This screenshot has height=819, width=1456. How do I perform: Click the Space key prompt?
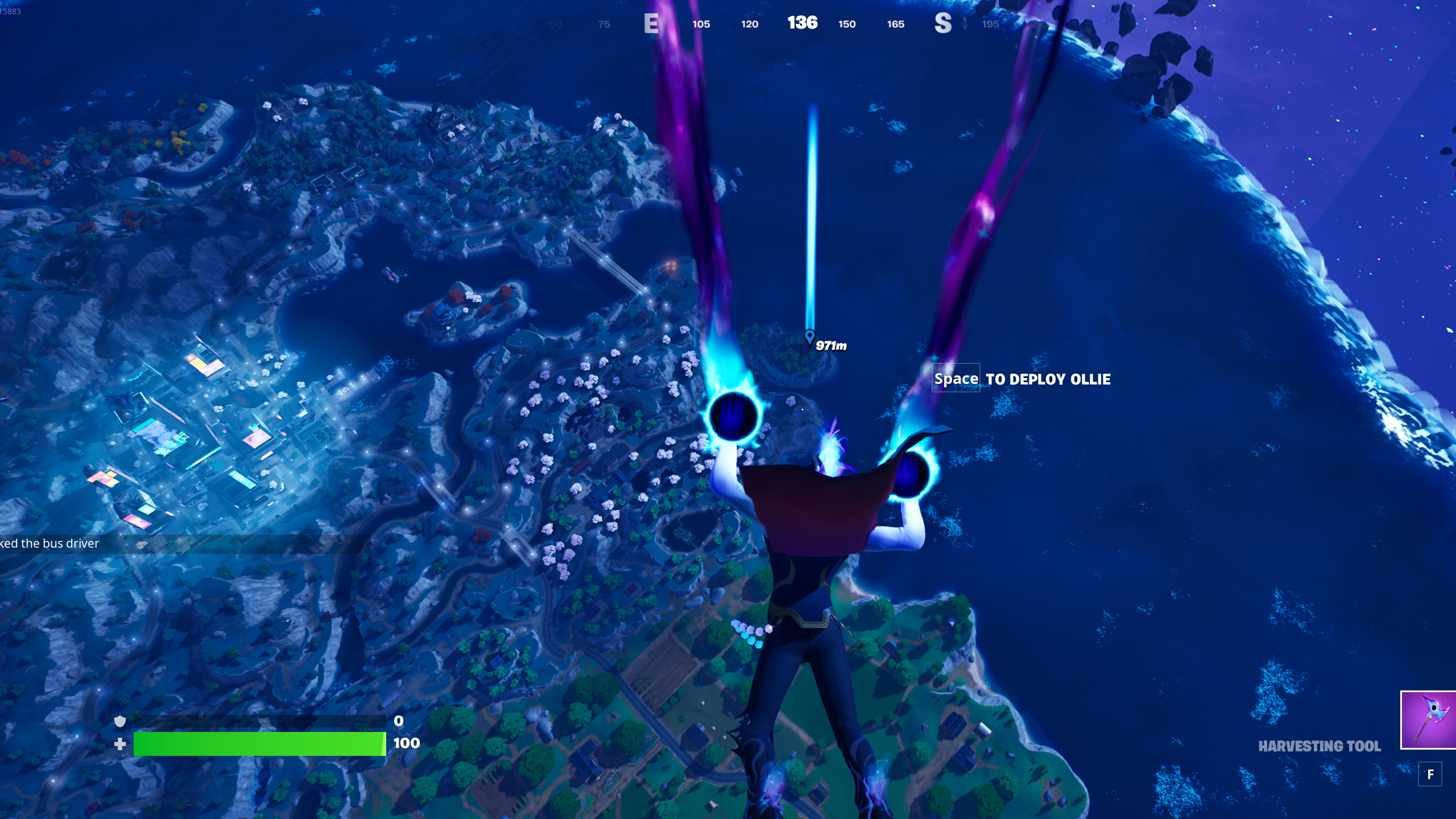[957, 378]
